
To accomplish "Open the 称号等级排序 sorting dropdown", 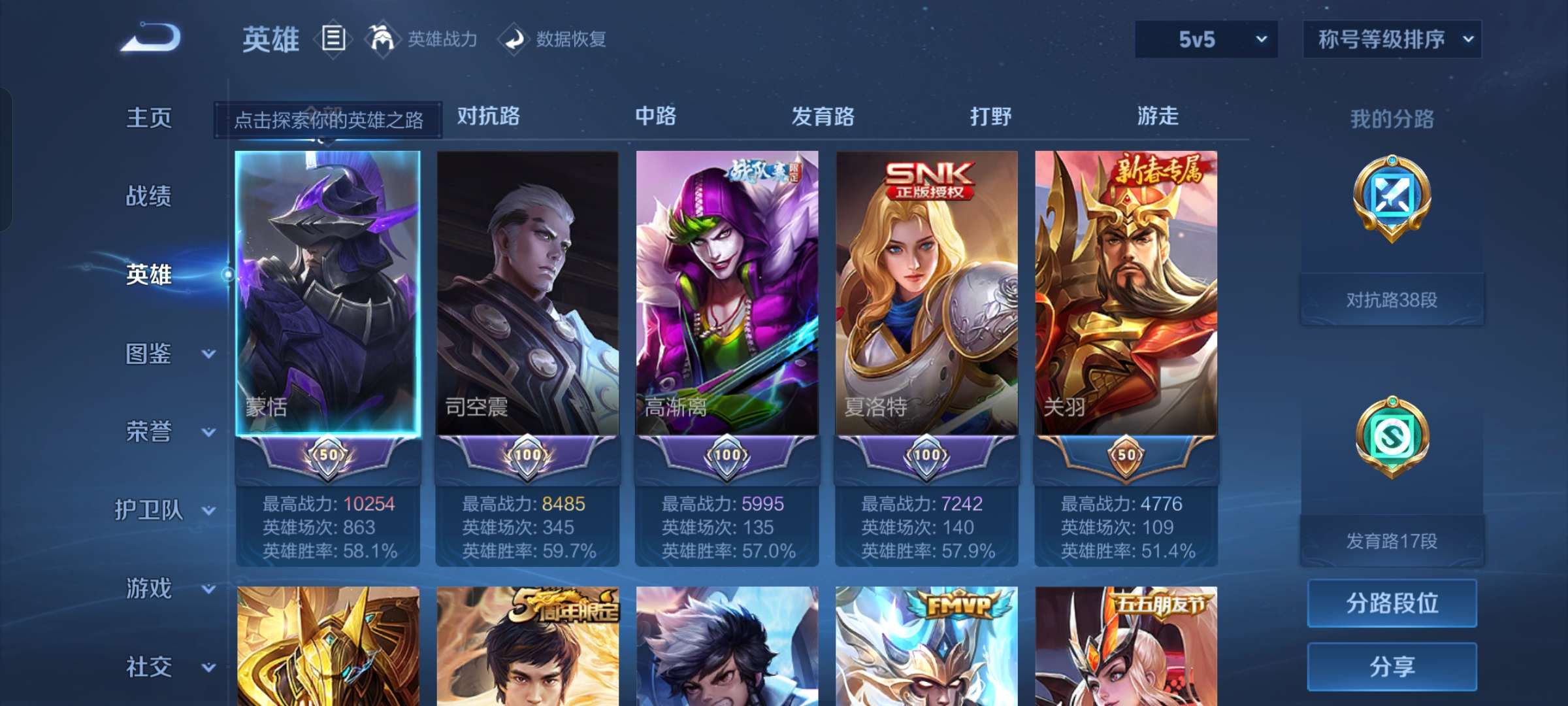I will (x=1392, y=39).
